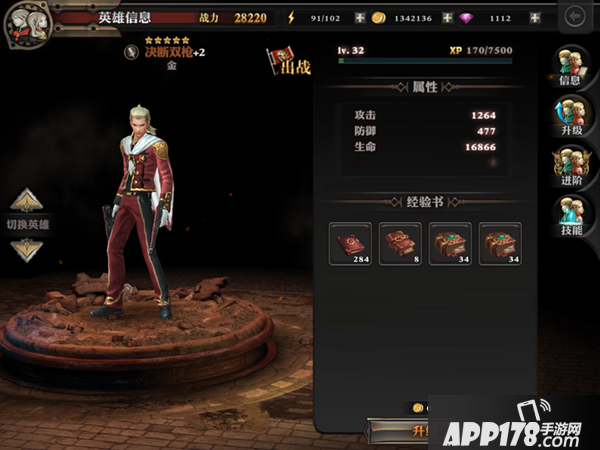Viewport: 600px width, 450px height.
Task: Add gems with the plus next to 1112
Action: click(x=535, y=18)
